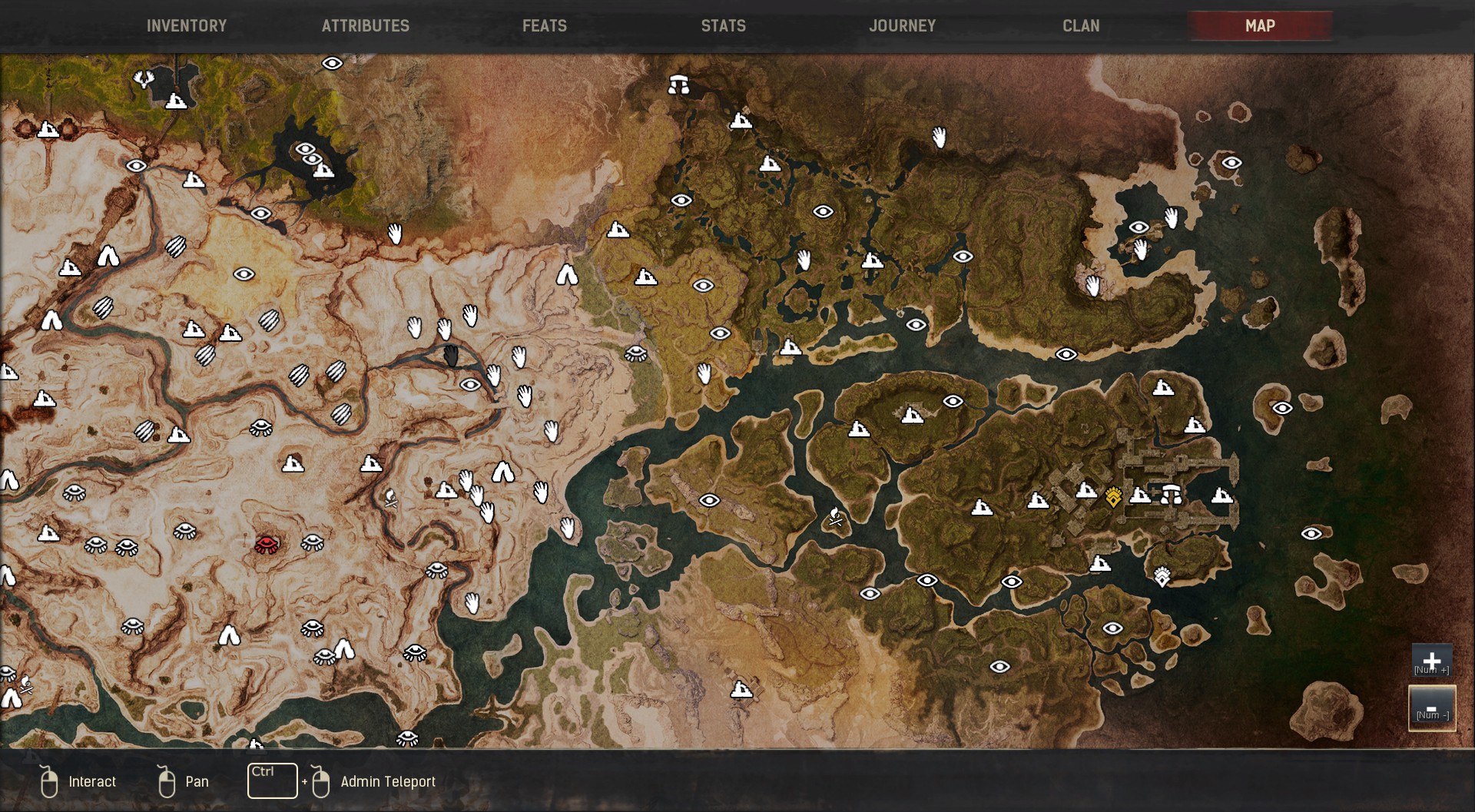Click the yellow diamond map marker

(1113, 497)
